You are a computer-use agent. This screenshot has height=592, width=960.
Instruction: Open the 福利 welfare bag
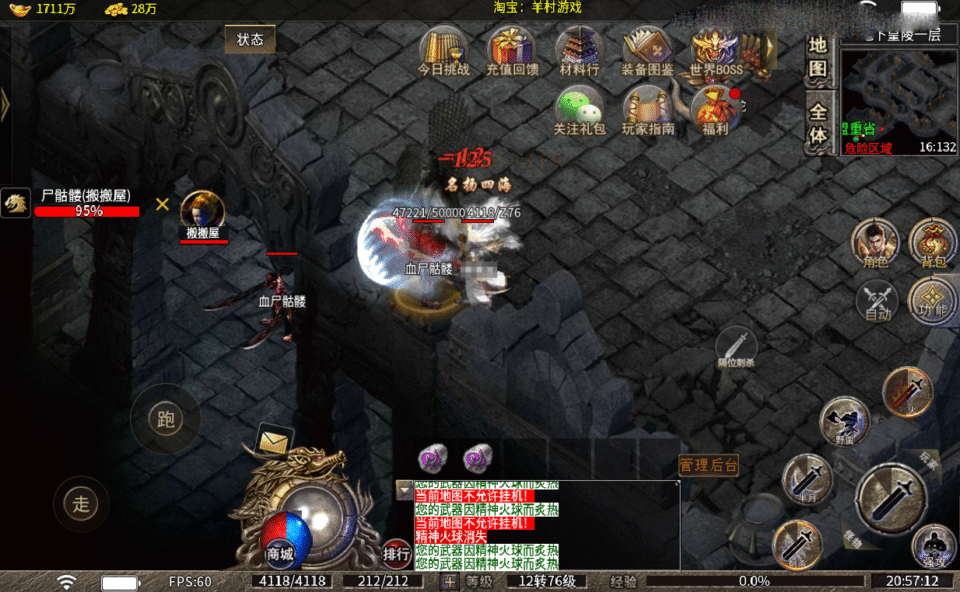(715, 108)
